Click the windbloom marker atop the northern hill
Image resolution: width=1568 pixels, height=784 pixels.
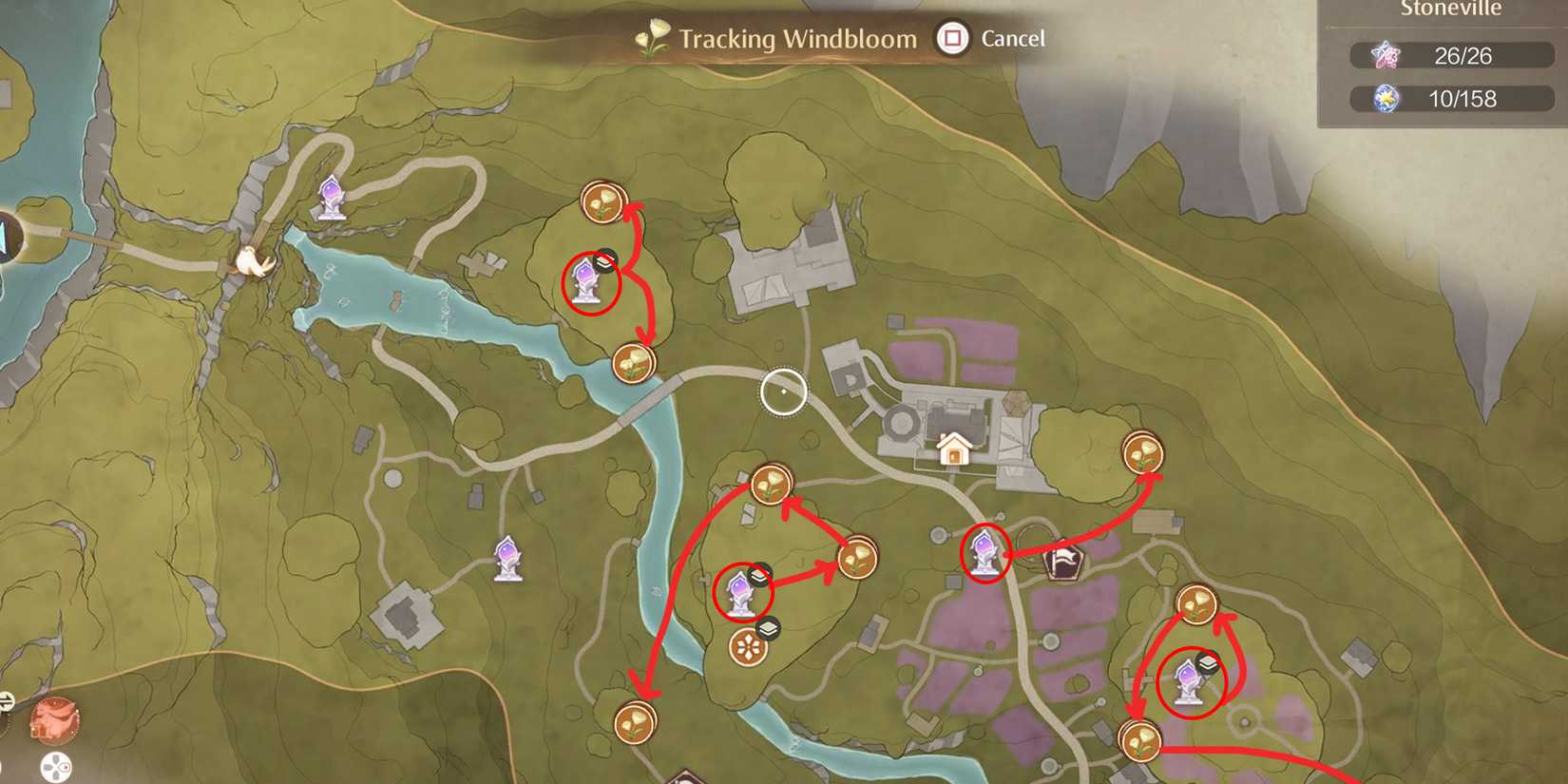[x=605, y=201]
